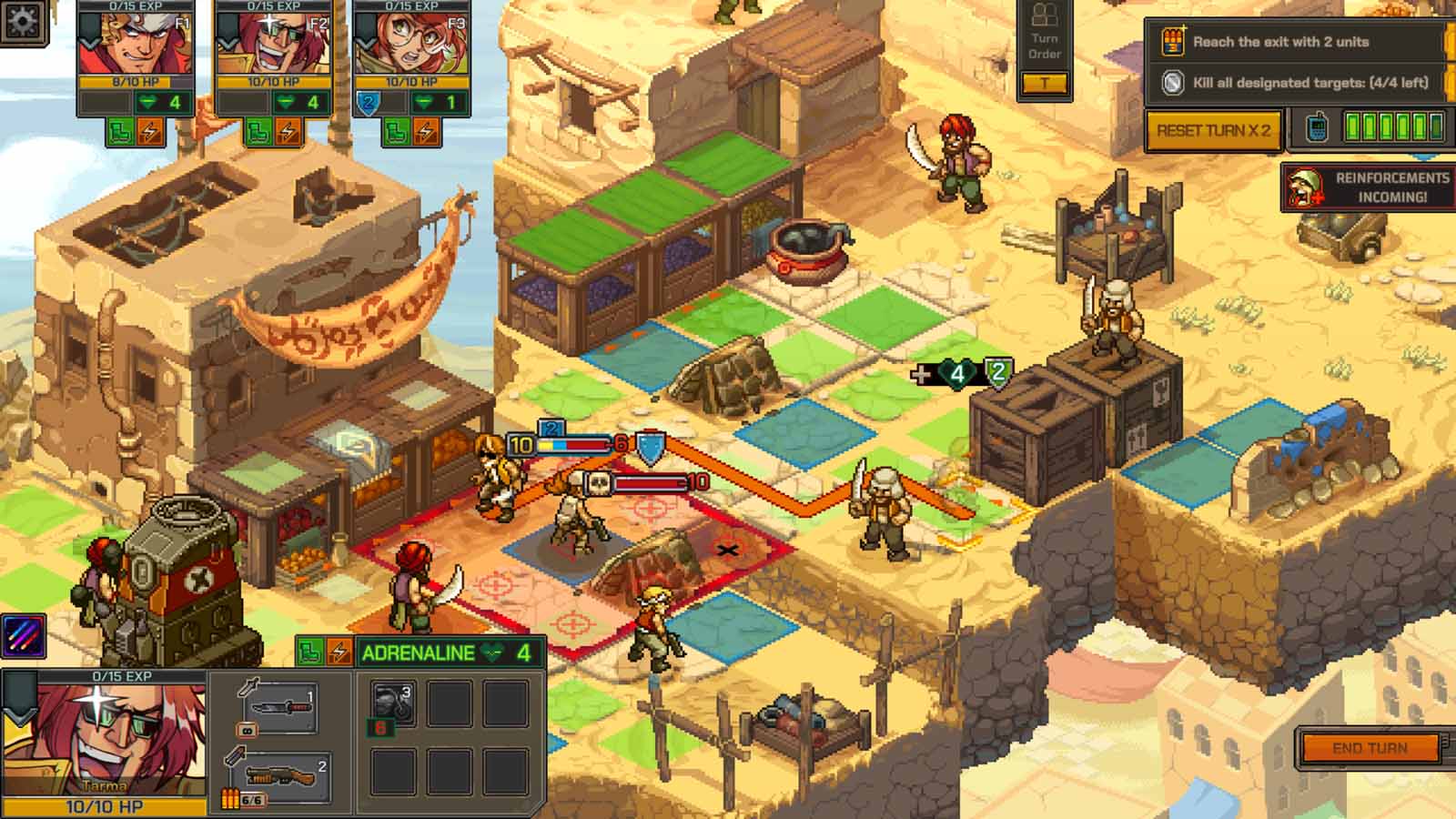Select the F3 character portrait
This screenshot has width=1456, height=819.
[411, 44]
